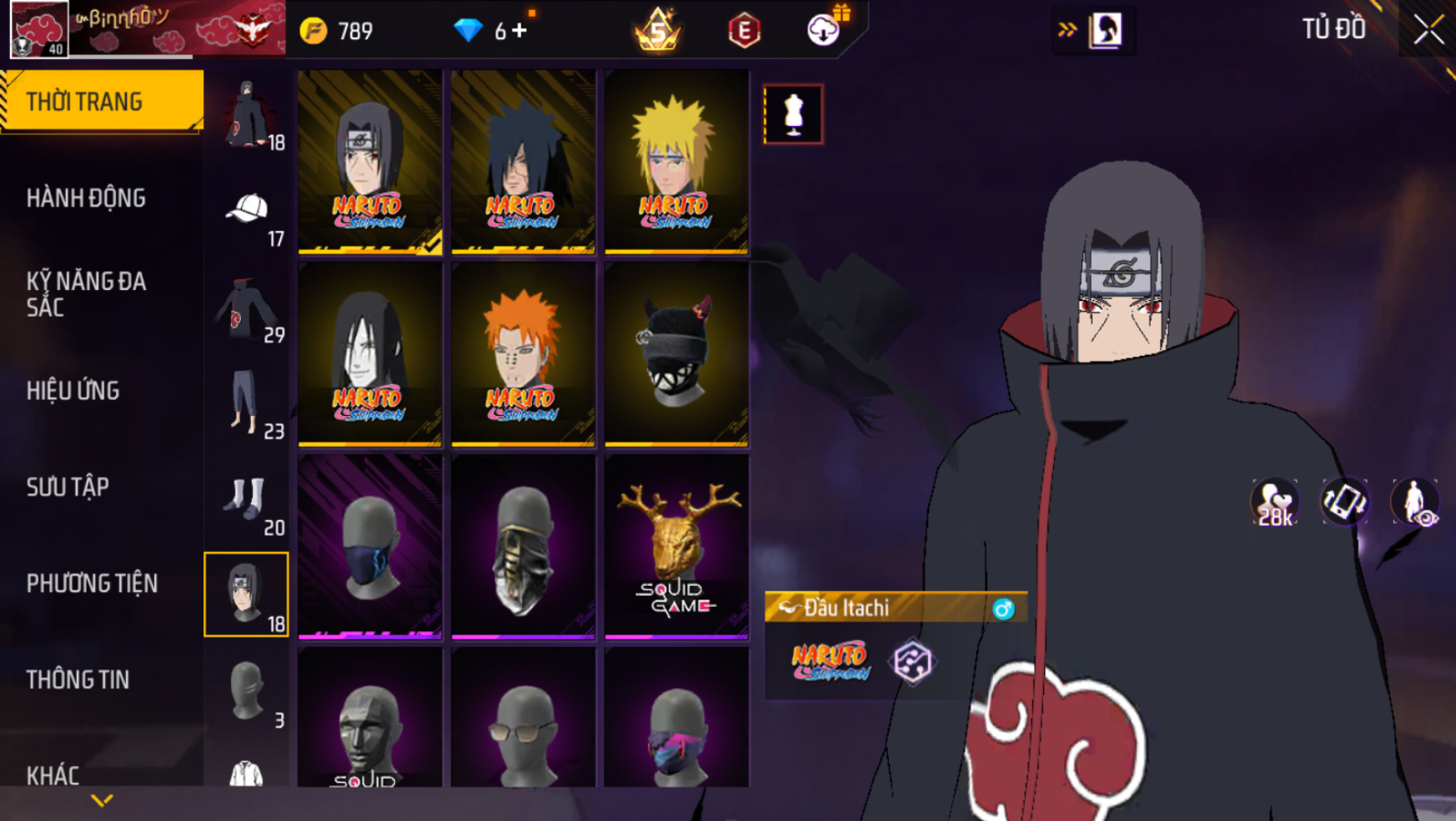Switch to the Hành Động tab

coord(86,198)
